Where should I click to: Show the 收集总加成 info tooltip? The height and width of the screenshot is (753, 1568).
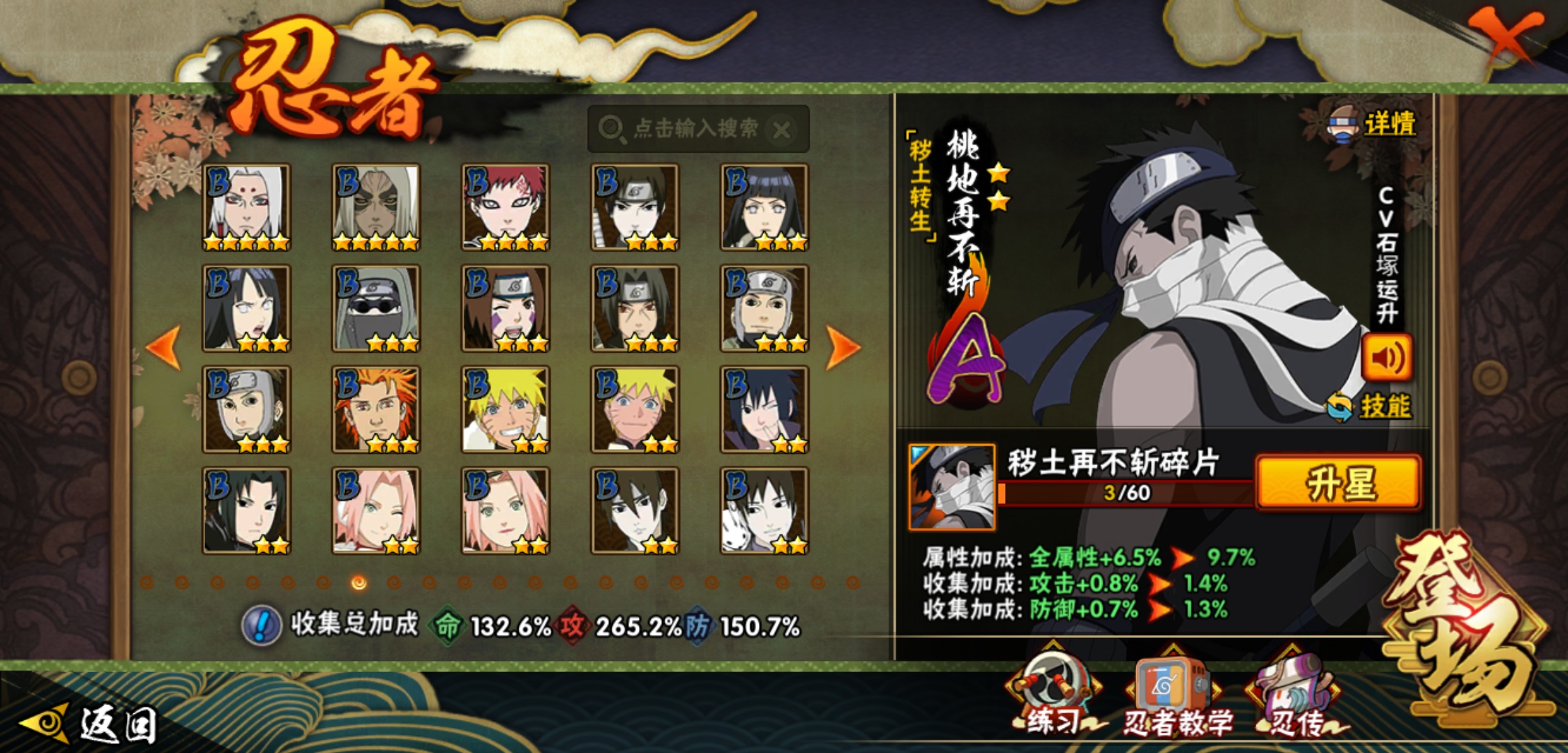click(x=262, y=625)
